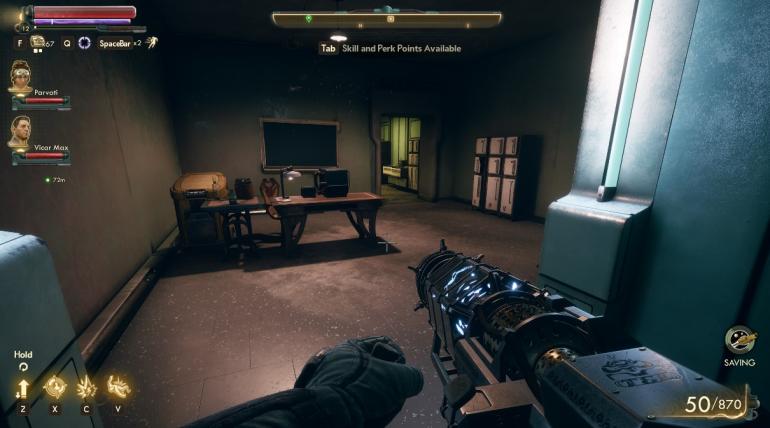770x428 pixels.
Task: Select Vicar Max's companion portrait
Action: point(21,132)
